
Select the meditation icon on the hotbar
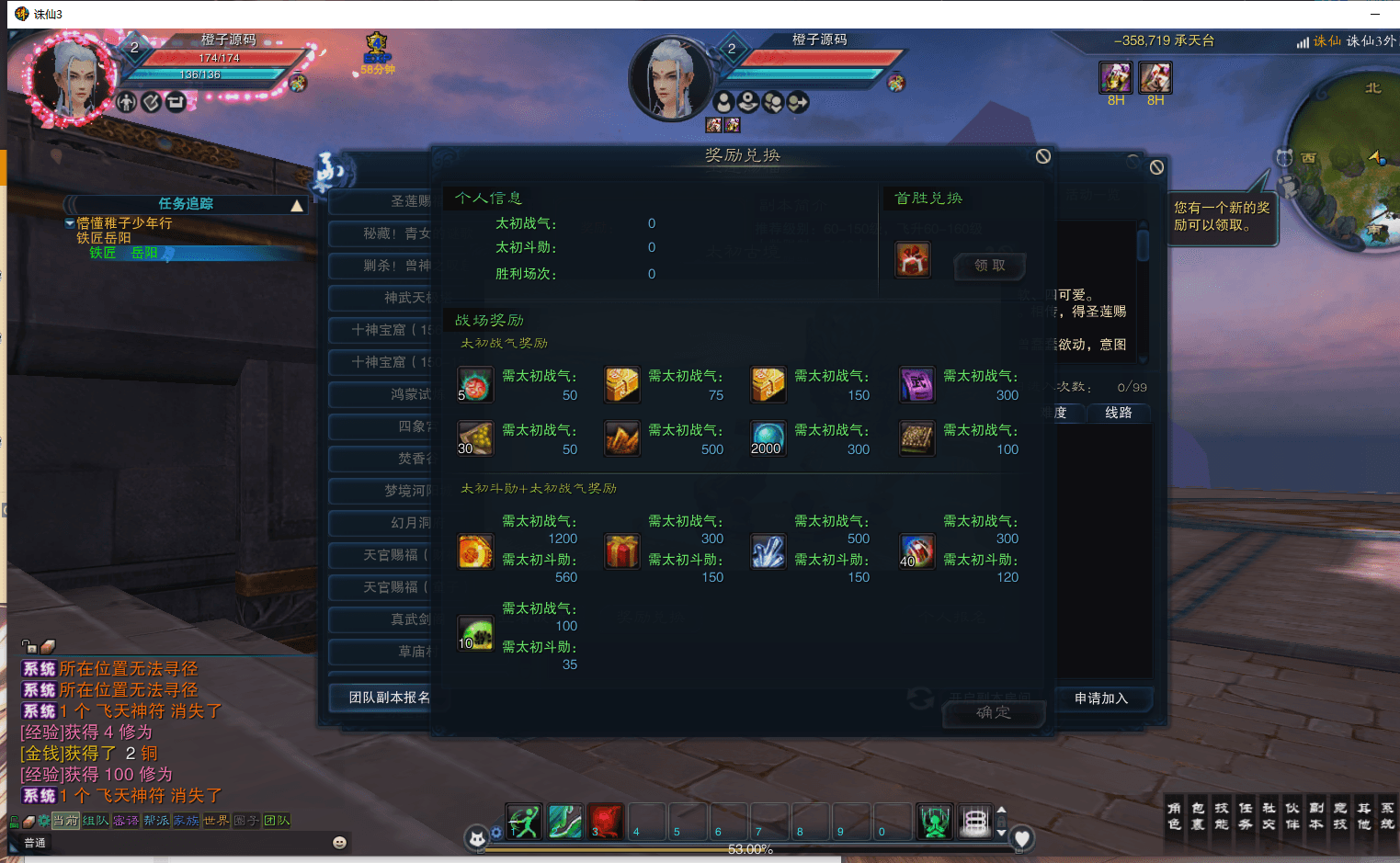point(935,821)
